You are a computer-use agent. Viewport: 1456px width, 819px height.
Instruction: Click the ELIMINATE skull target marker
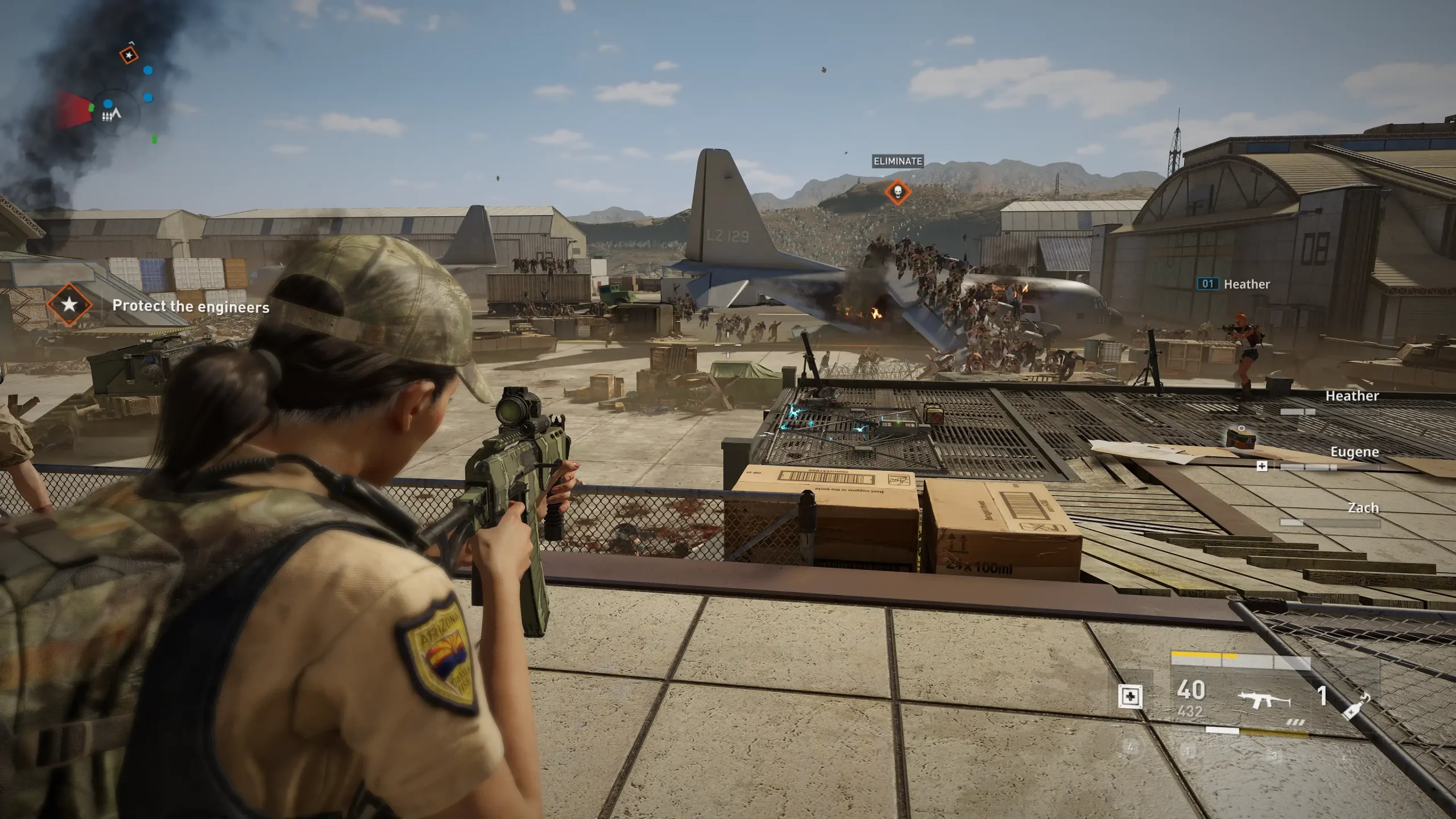coord(897,192)
